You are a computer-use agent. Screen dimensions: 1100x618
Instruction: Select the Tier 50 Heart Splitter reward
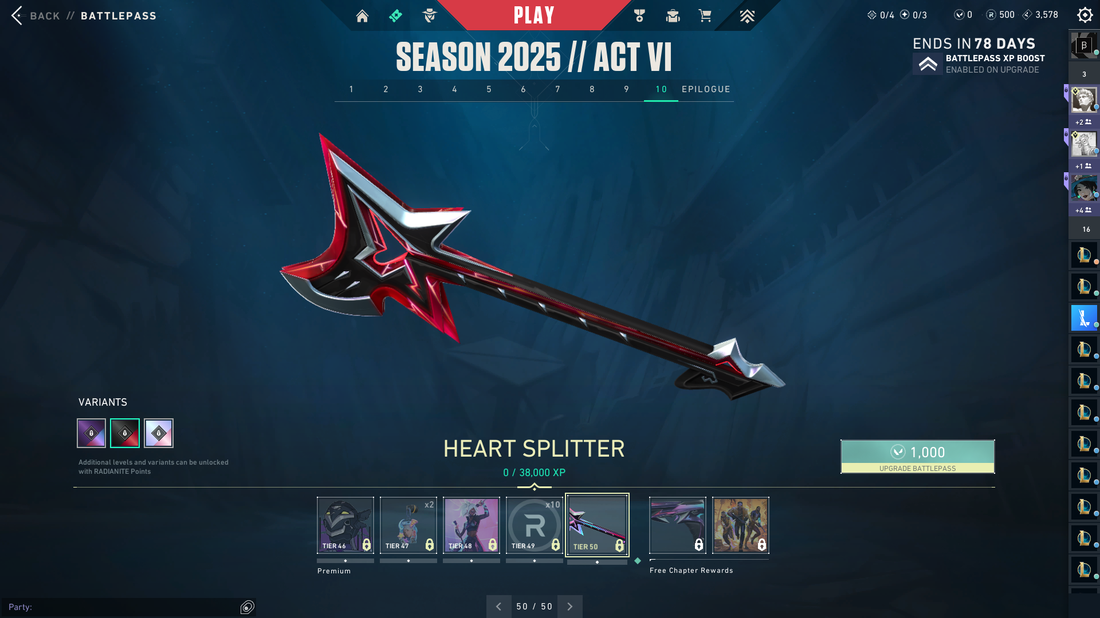(597, 525)
